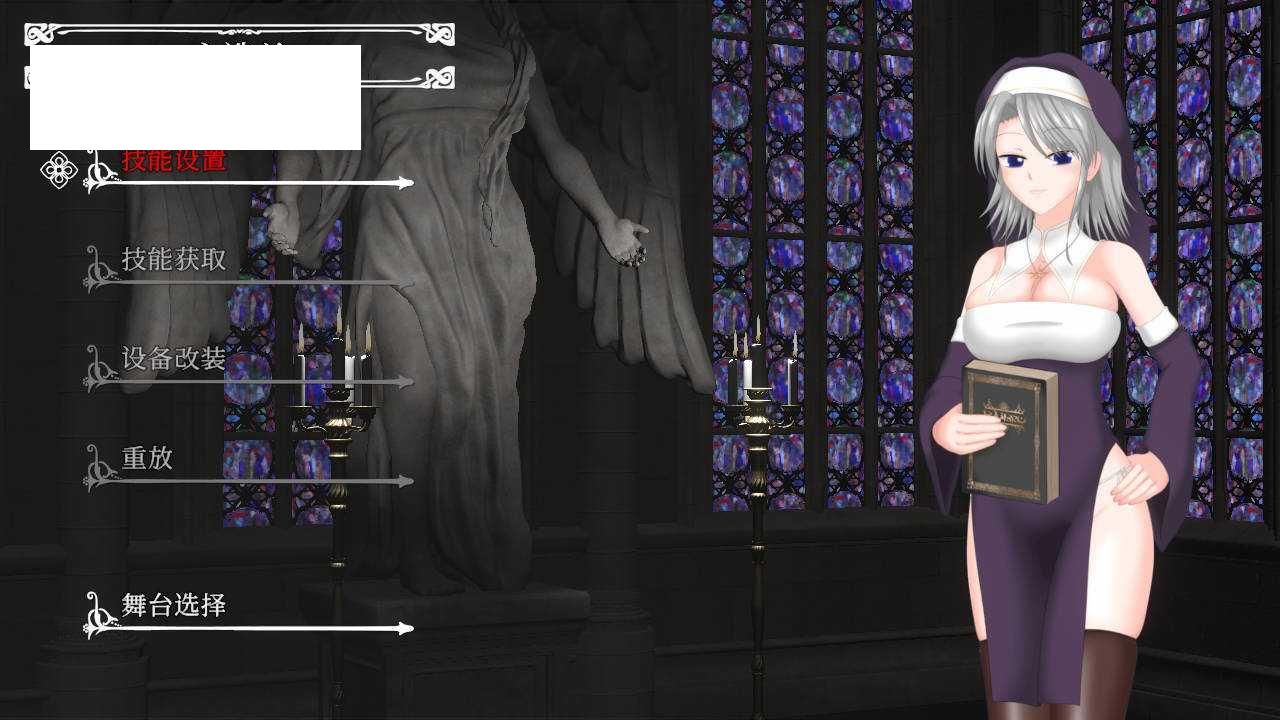Choose 设备改装 from the menu
Screen dimensions: 1280x720
point(174,359)
